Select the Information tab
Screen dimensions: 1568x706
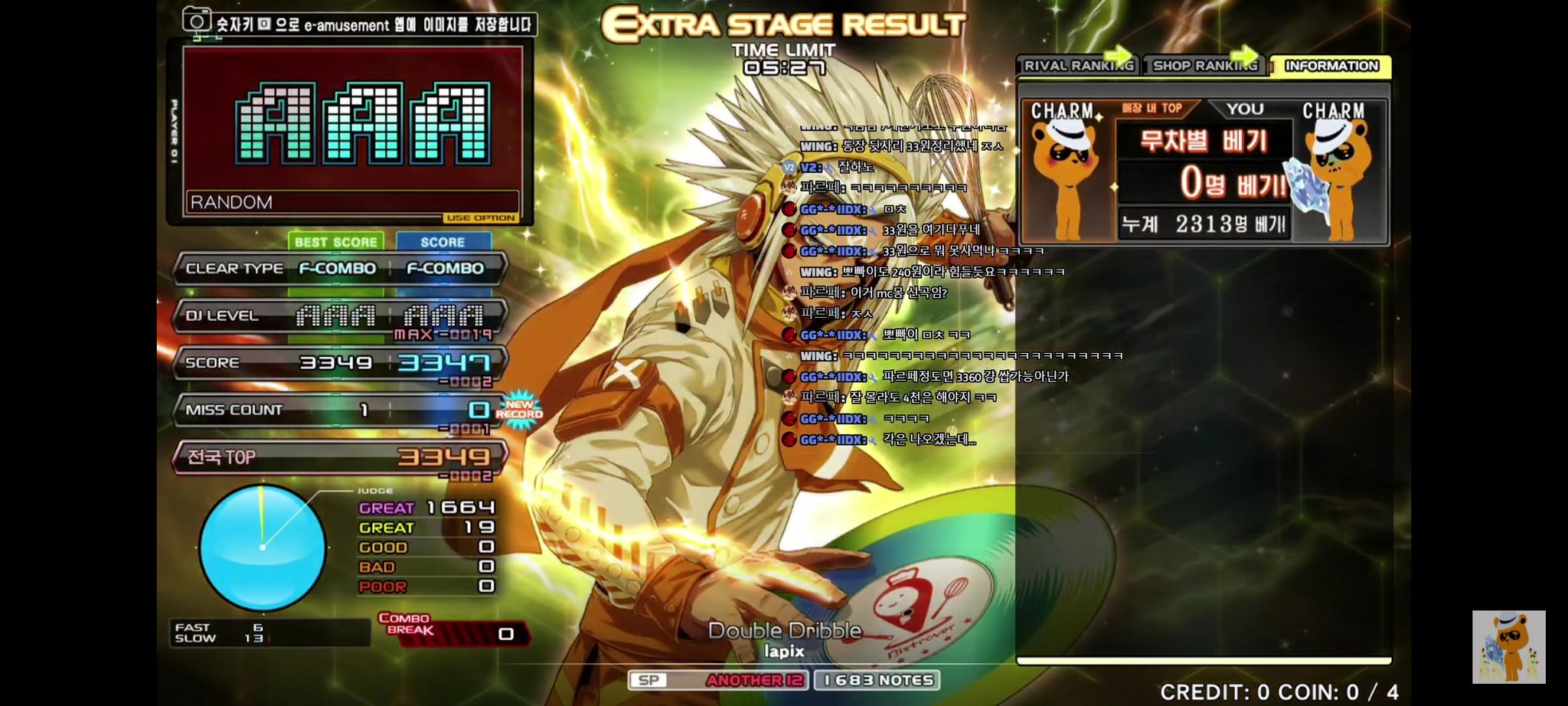coord(1331,66)
